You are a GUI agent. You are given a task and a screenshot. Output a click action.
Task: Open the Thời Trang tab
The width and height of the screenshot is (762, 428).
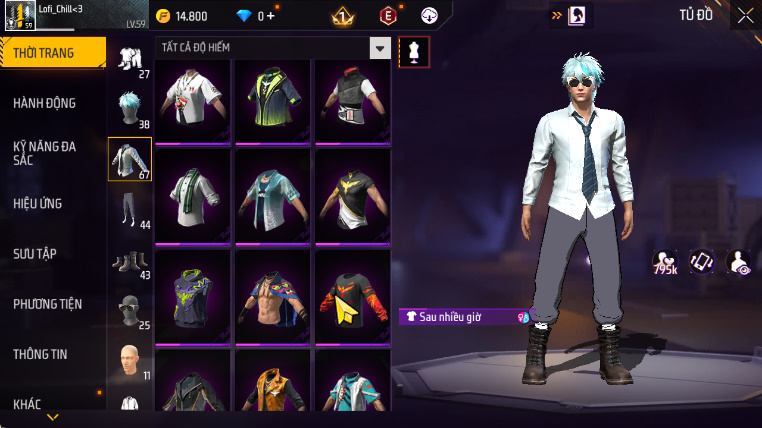coord(52,53)
